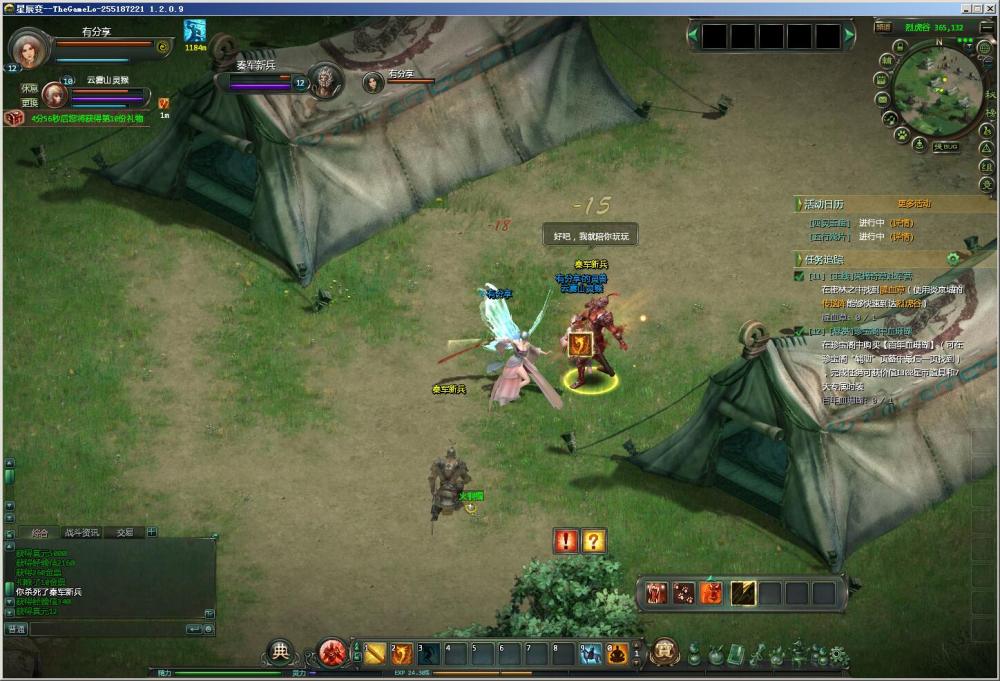Select the golden slash pet skill slot
Image resolution: width=1000 pixels, height=681 pixels.
click(741, 593)
